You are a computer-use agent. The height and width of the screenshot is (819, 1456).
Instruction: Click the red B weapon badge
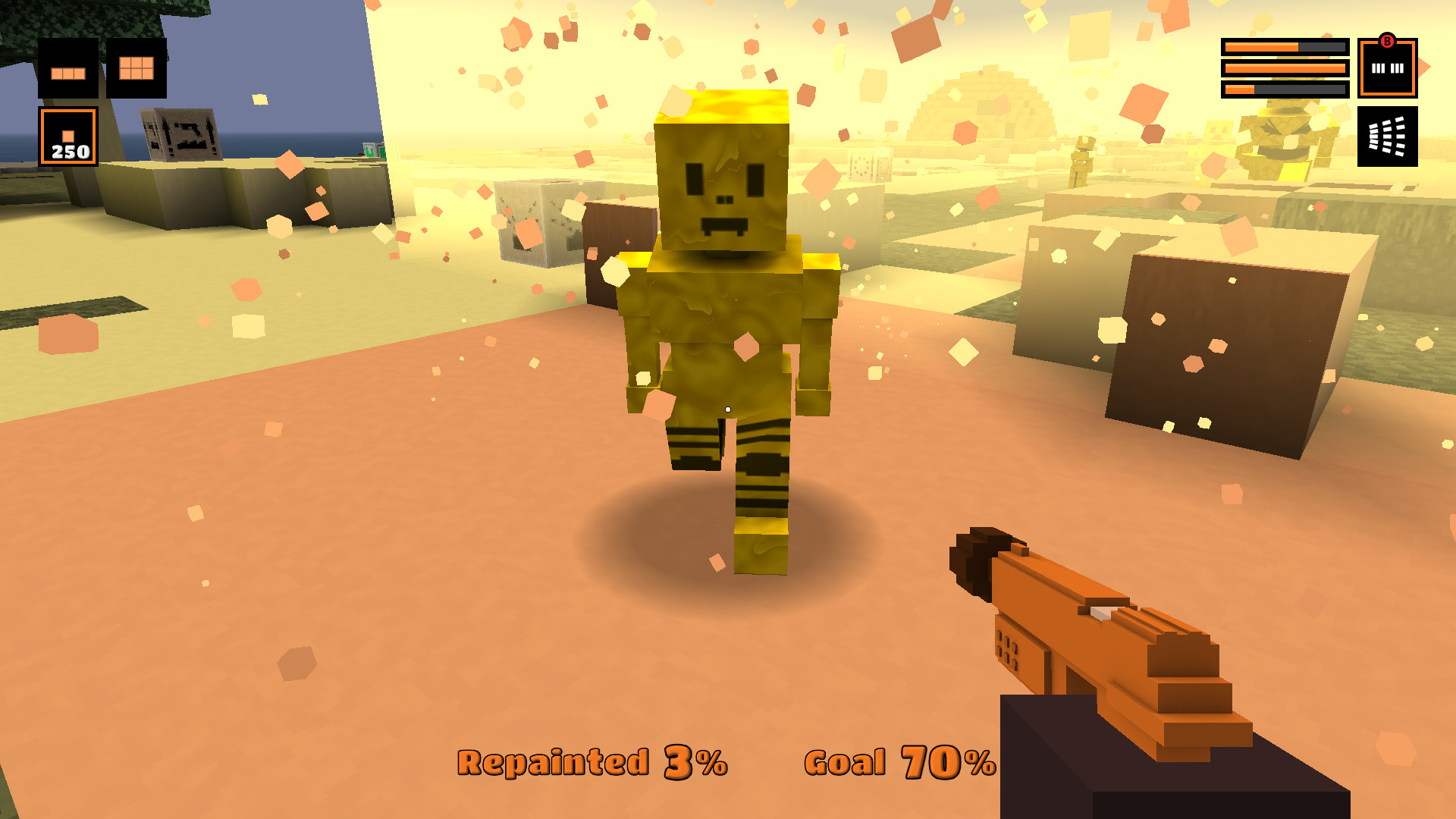[x=1387, y=41]
